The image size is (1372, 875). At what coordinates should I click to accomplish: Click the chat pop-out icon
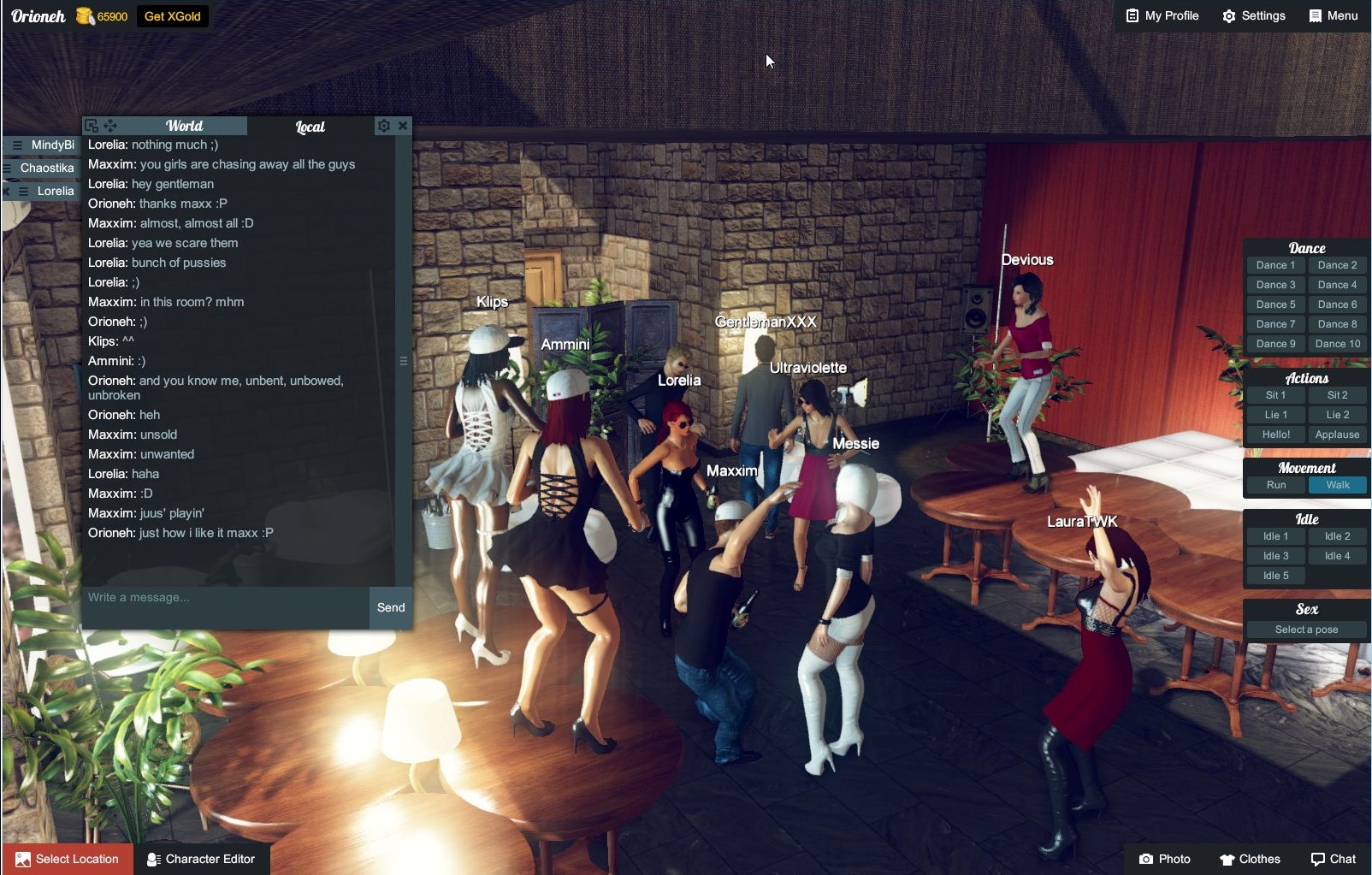point(93,125)
